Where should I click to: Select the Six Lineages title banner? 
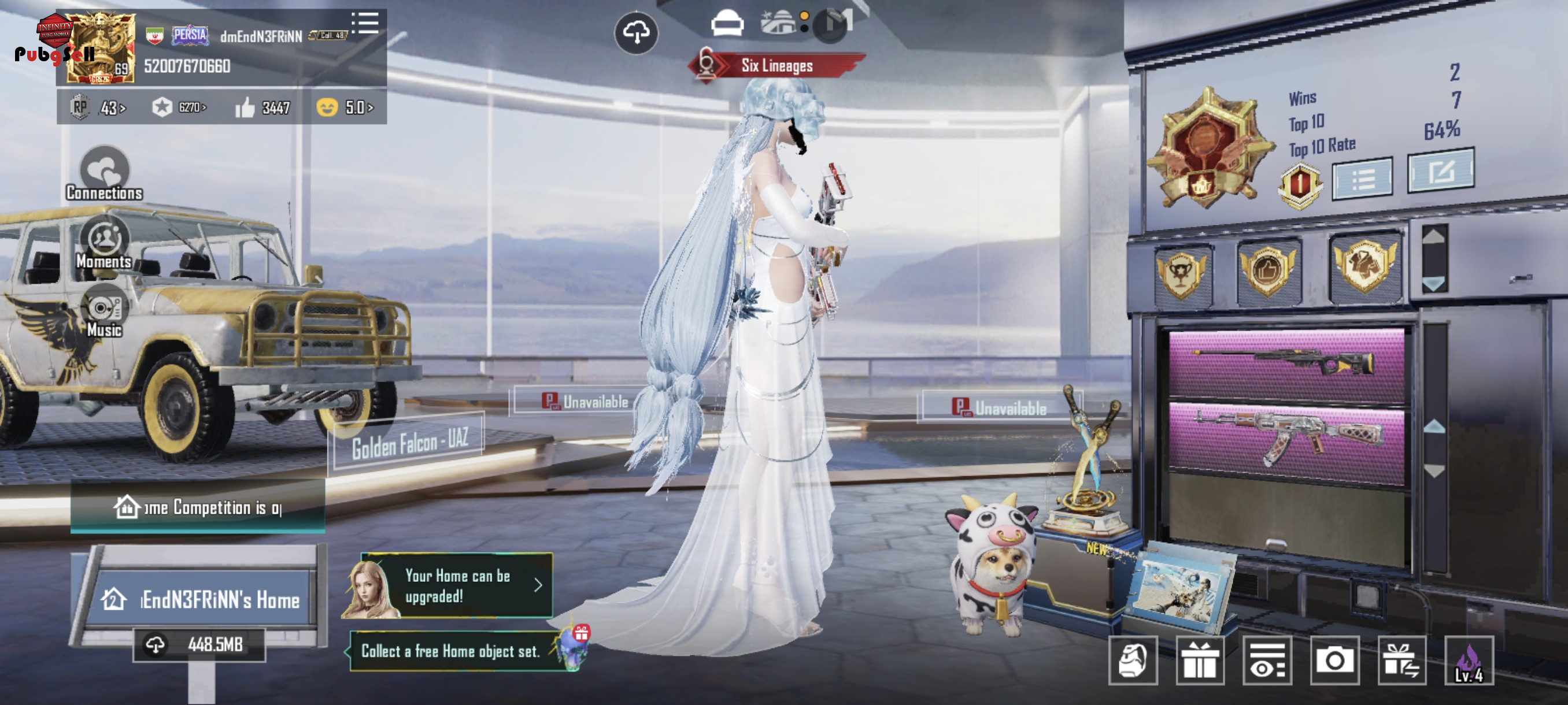tap(776, 66)
